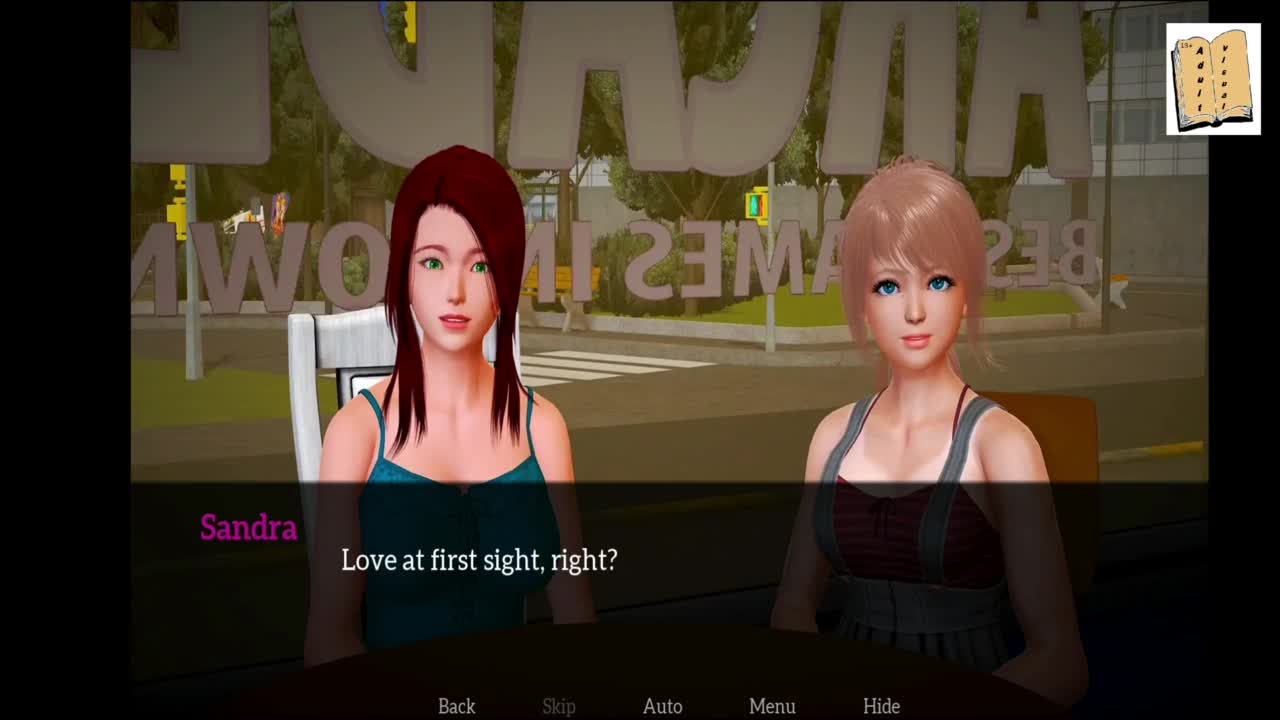Go Back to the previous dialogue line
The width and height of the screenshot is (1280, 720).
[456, 706]
